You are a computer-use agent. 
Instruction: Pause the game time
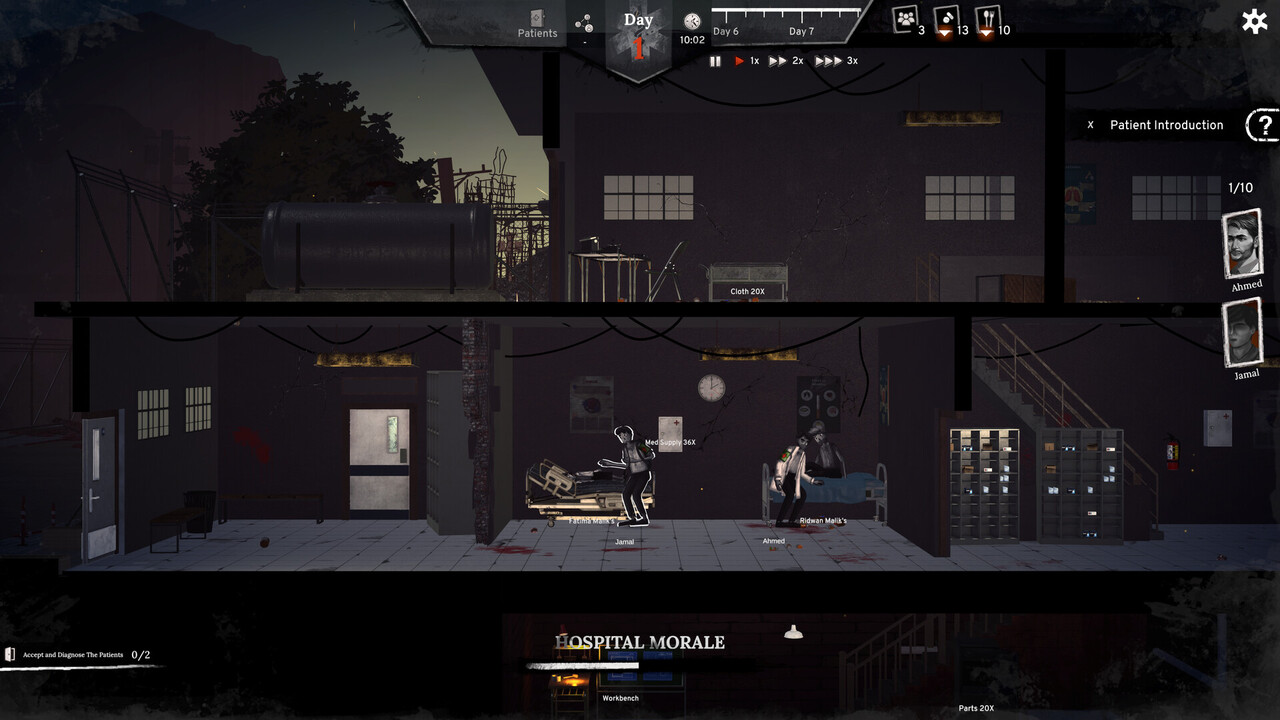pyautogui.click(x=715, y=61)
